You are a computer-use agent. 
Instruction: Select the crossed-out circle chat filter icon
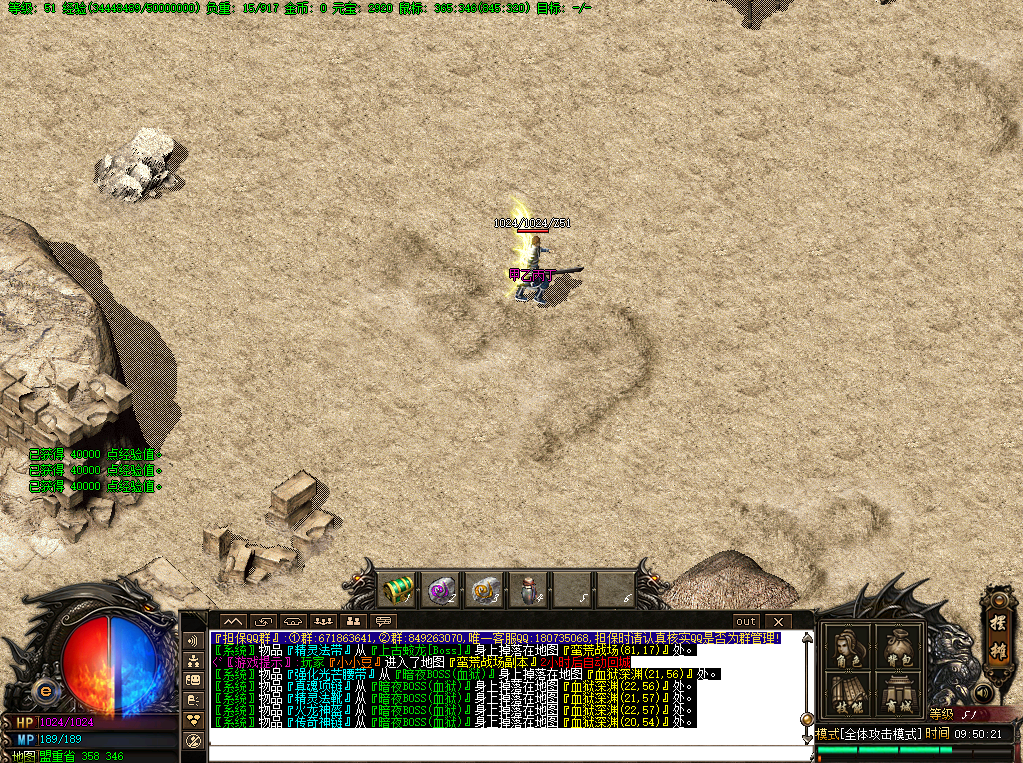193,740
